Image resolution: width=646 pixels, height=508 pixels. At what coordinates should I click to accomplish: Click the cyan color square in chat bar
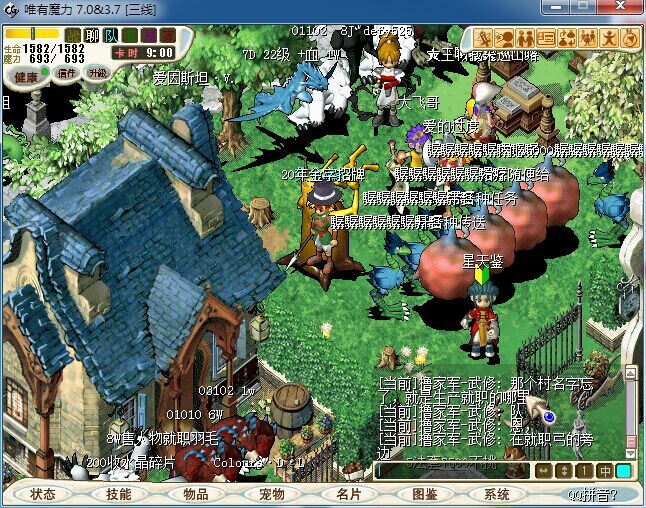click(624, 470)
